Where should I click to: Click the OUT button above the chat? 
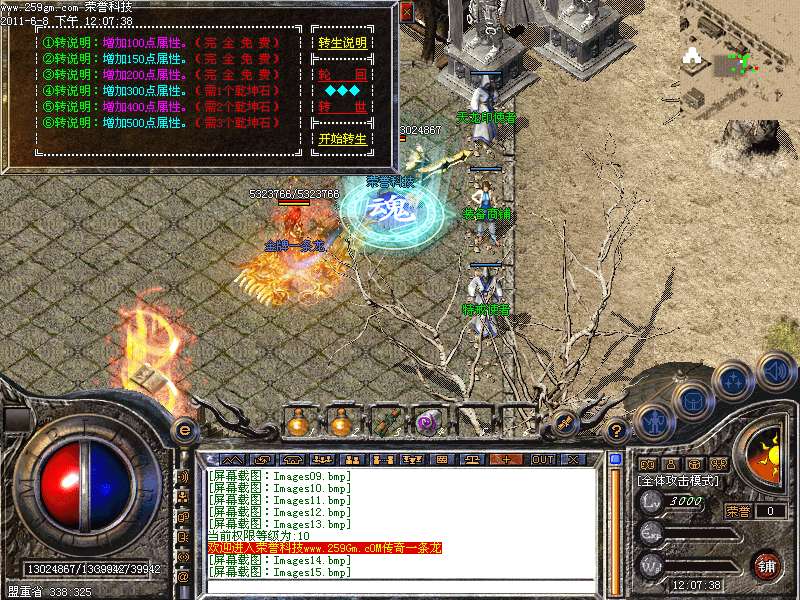542,459
